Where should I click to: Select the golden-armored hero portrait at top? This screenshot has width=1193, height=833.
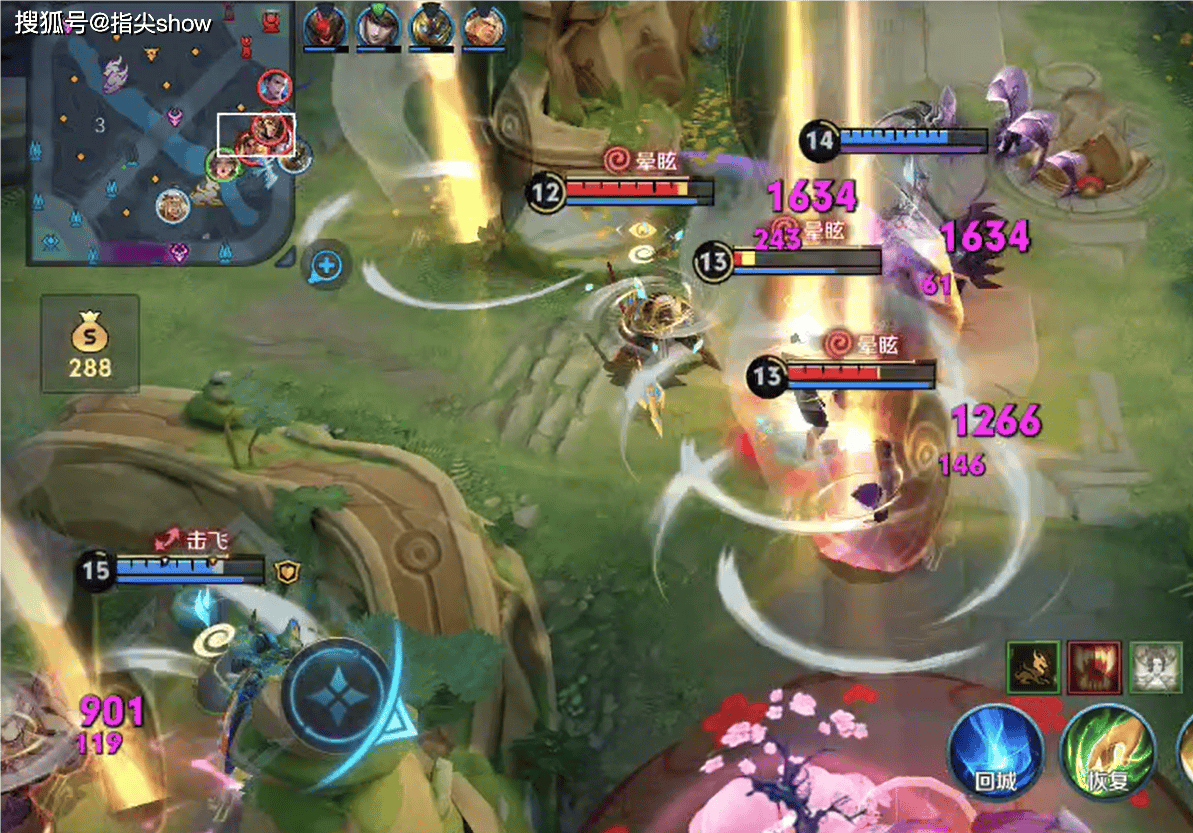[x=432, y=24]
